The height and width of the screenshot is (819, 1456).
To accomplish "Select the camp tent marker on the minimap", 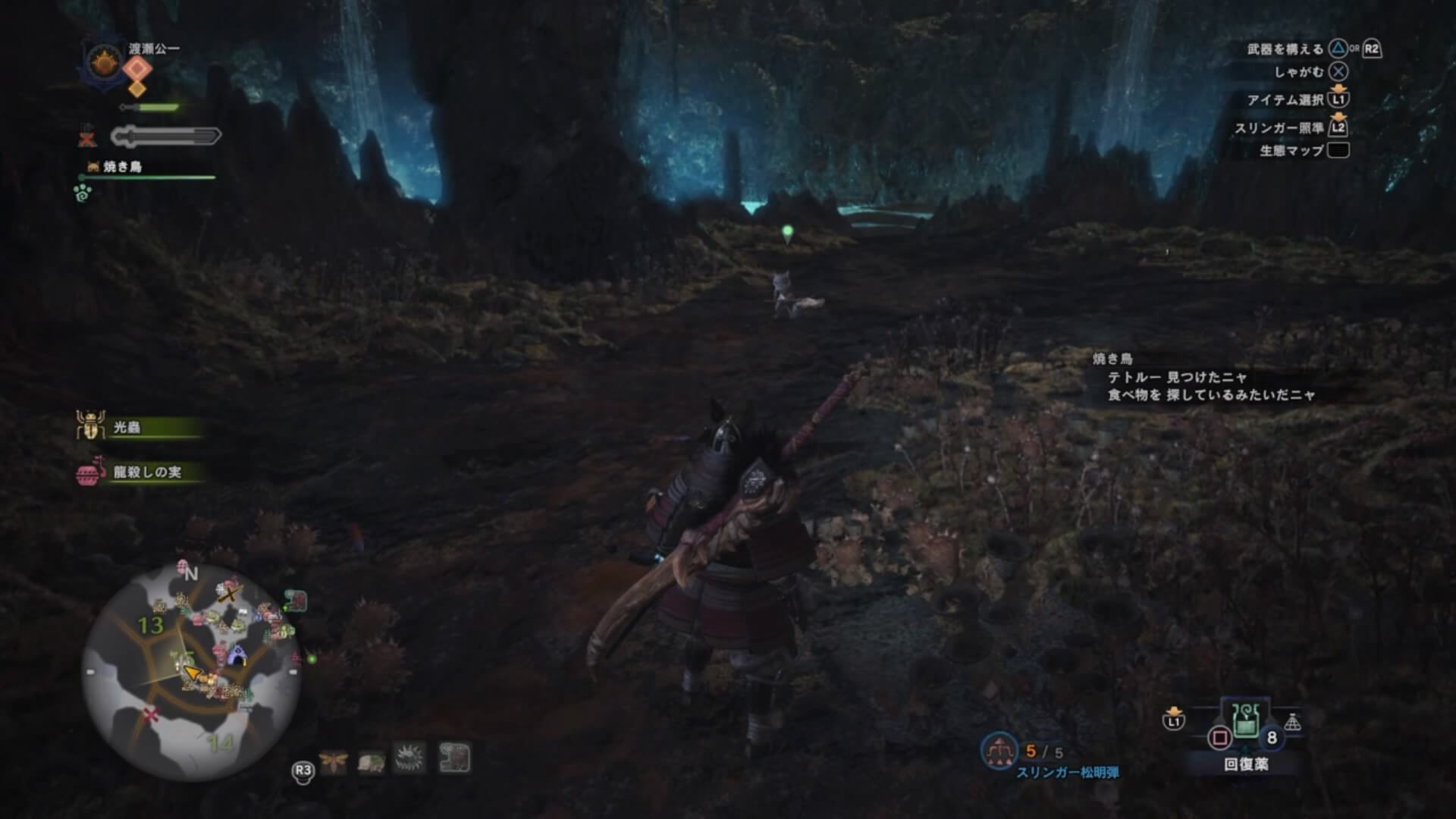I will [237, 657].
